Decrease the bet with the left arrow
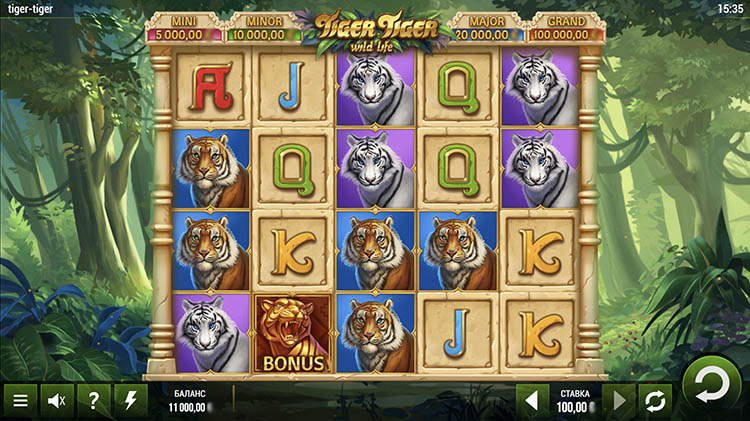 point(531,401)
